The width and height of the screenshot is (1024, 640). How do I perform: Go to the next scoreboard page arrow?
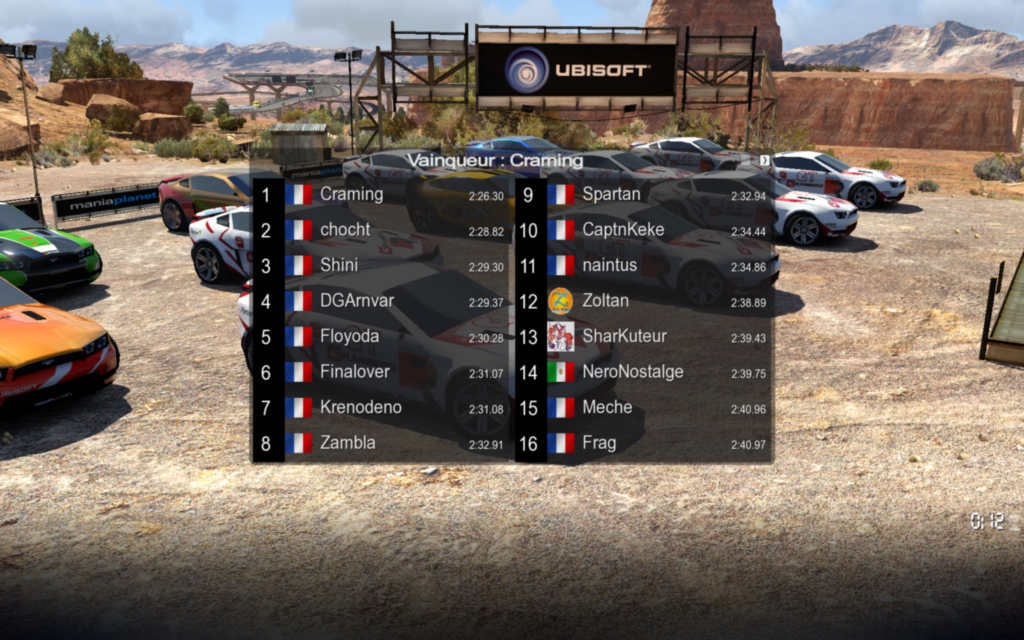[x=765, y=160]
